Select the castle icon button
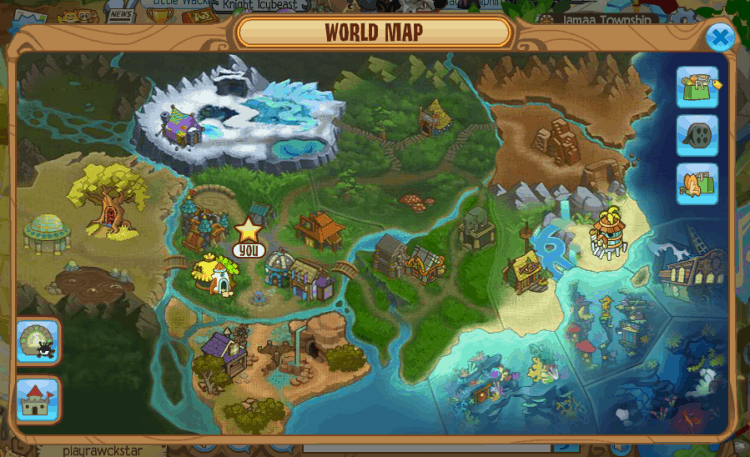 pos(38,399)
